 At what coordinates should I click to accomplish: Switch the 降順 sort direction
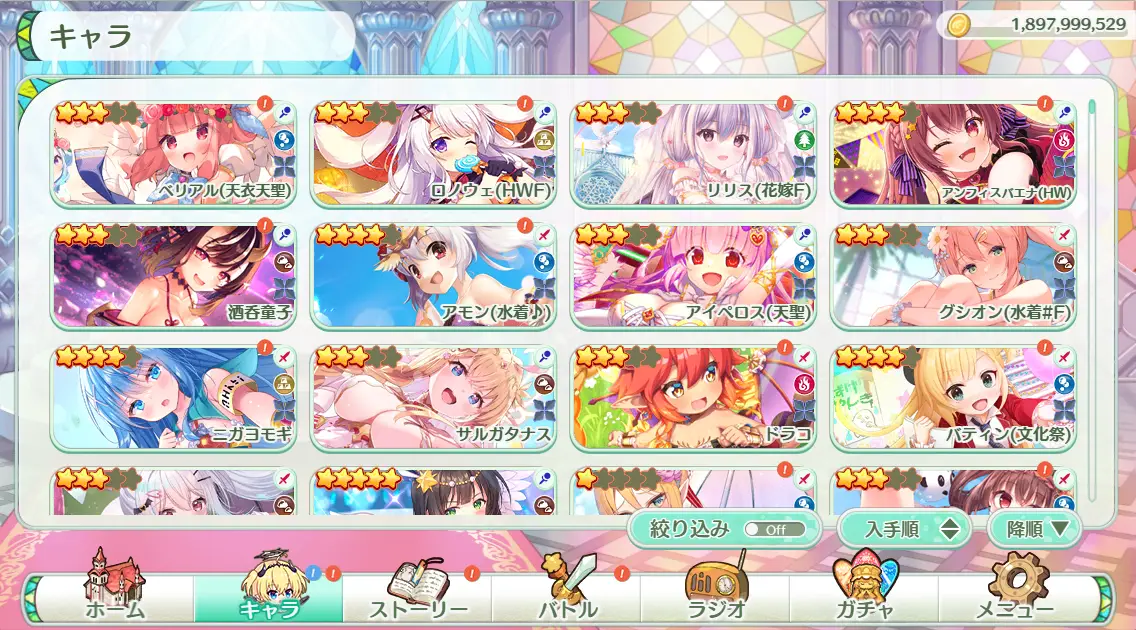pos(1033,528)
